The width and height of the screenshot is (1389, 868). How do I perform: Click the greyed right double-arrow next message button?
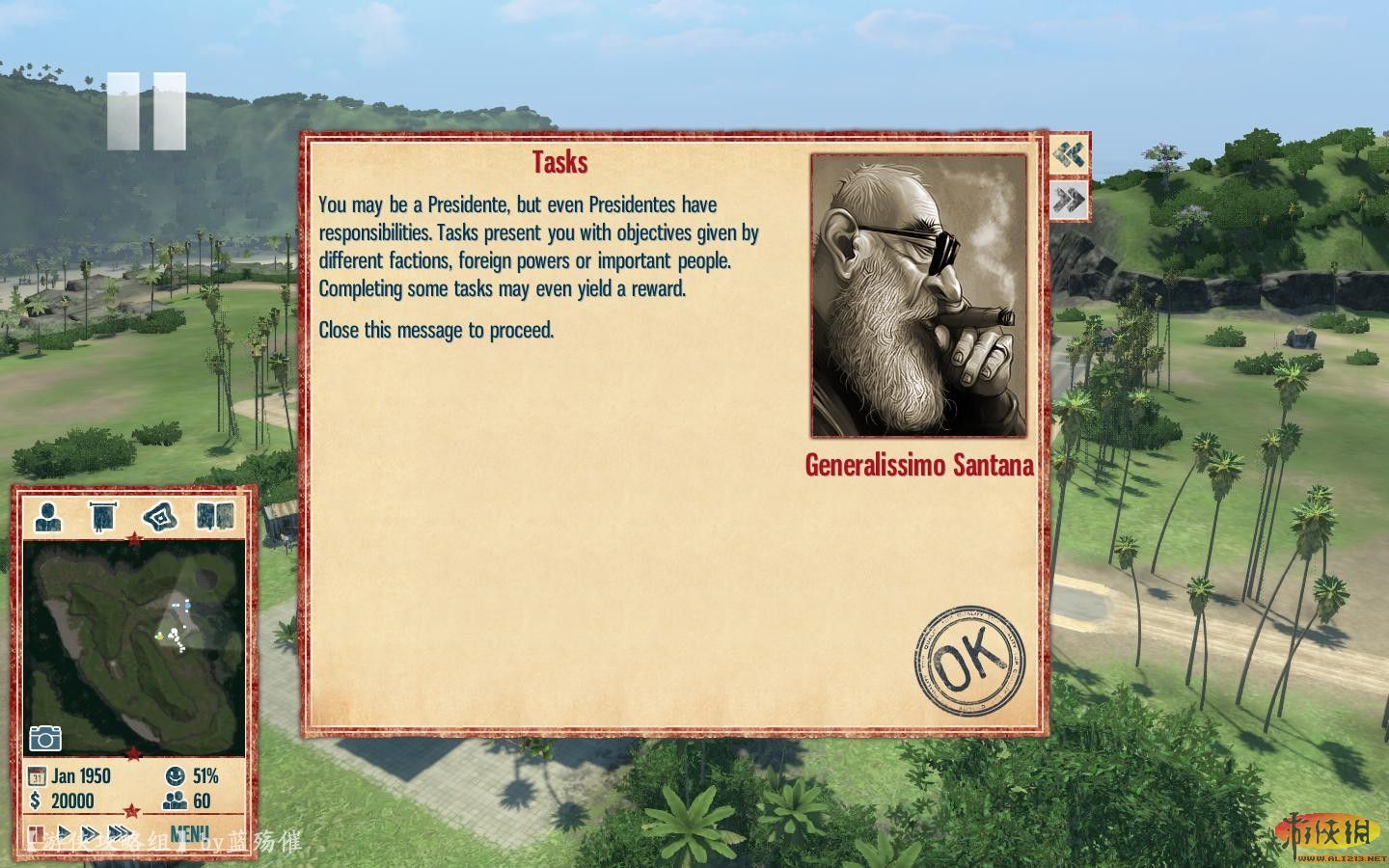1069,201
